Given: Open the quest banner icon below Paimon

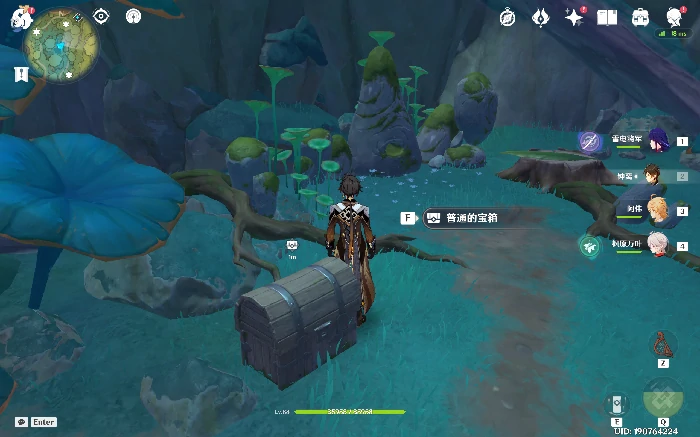Looking at the screenshot, I should (21, 74).
